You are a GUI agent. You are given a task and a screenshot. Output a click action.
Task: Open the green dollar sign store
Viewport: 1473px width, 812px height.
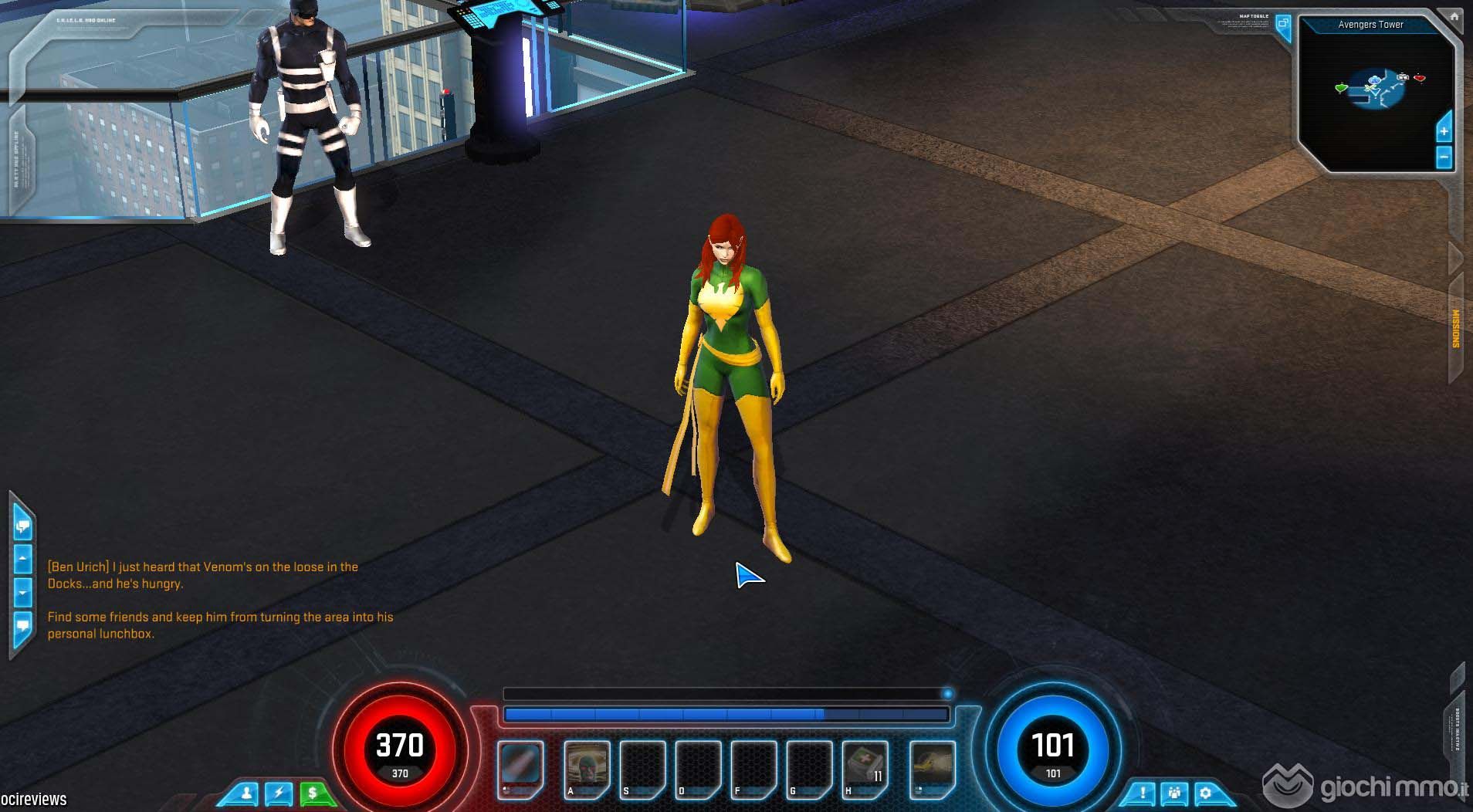(313, 793)
